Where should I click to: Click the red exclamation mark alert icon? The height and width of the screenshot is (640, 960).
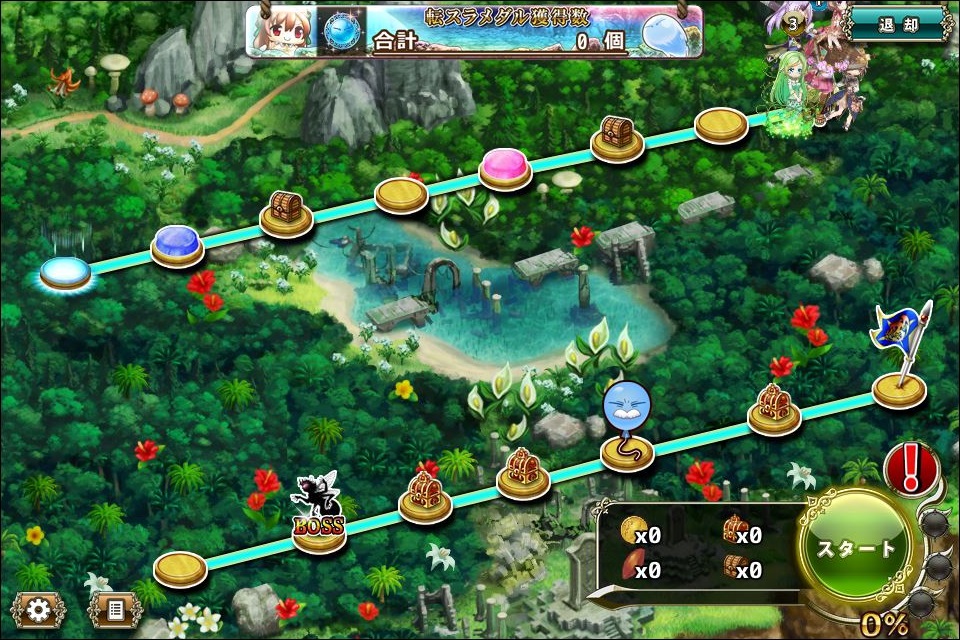click(911, 468)
